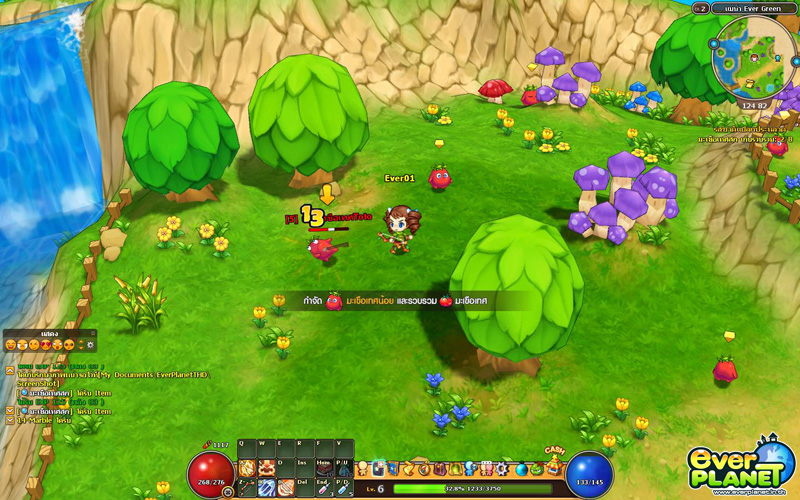Image resolution: width=800 pixels, height=500 pixels.
Task: Select the round shield menu icon
Action: coord(423,469)
